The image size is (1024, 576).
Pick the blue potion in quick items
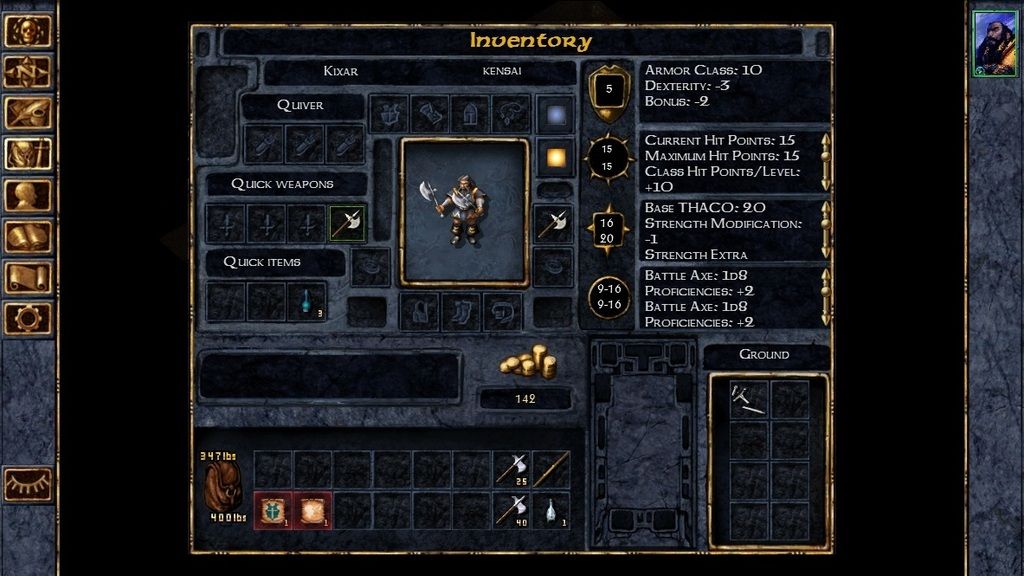tap(307, 300)
